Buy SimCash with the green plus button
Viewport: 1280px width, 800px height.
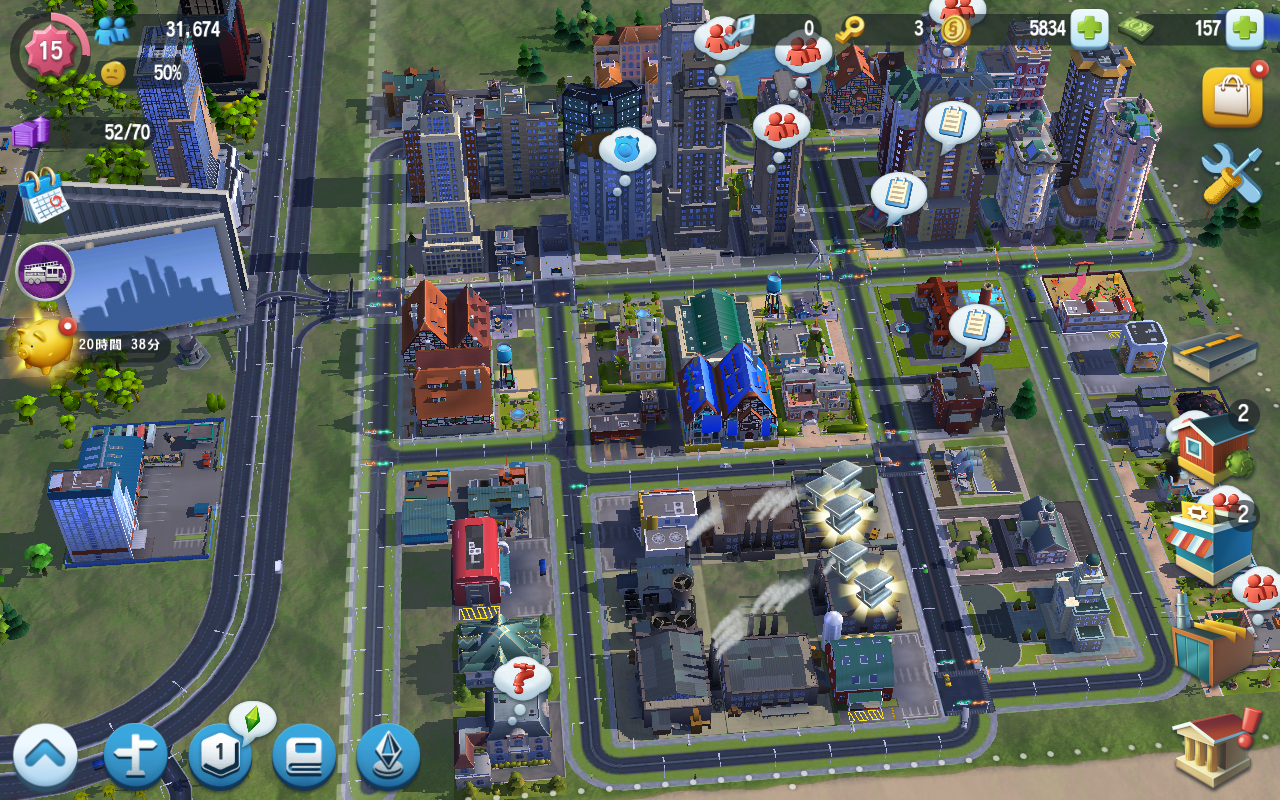1245,28
